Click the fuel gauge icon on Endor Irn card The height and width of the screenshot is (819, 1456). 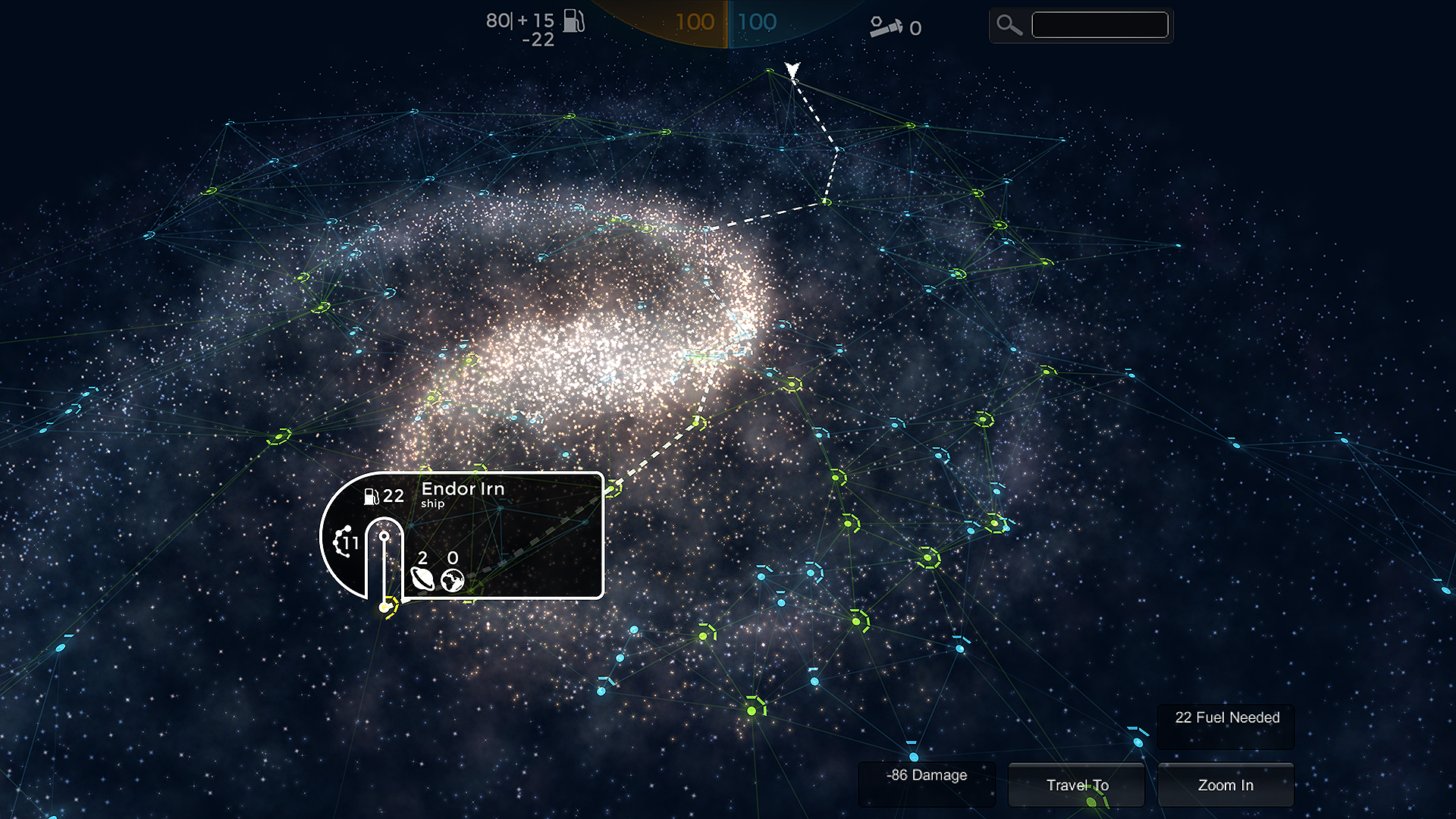click(x=371, y=496)
